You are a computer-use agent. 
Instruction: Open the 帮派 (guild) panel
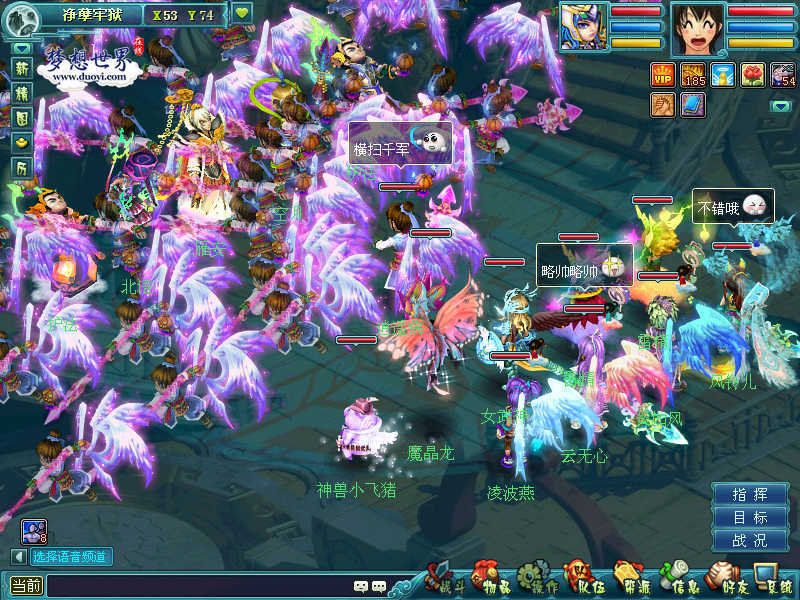coord(633,578)
